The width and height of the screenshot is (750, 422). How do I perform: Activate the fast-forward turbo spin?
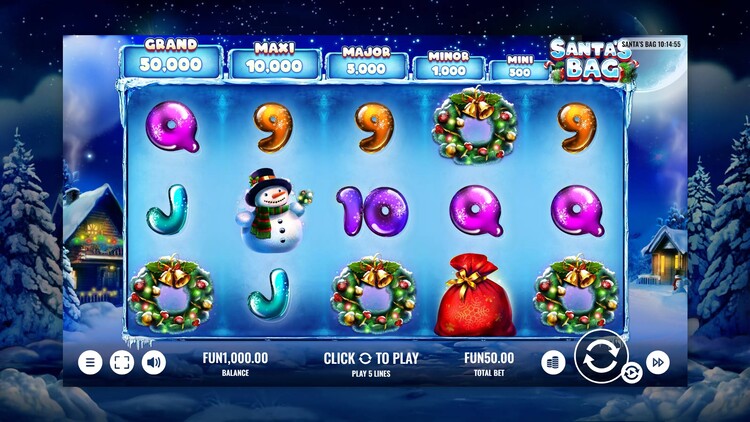pos(658,362)
